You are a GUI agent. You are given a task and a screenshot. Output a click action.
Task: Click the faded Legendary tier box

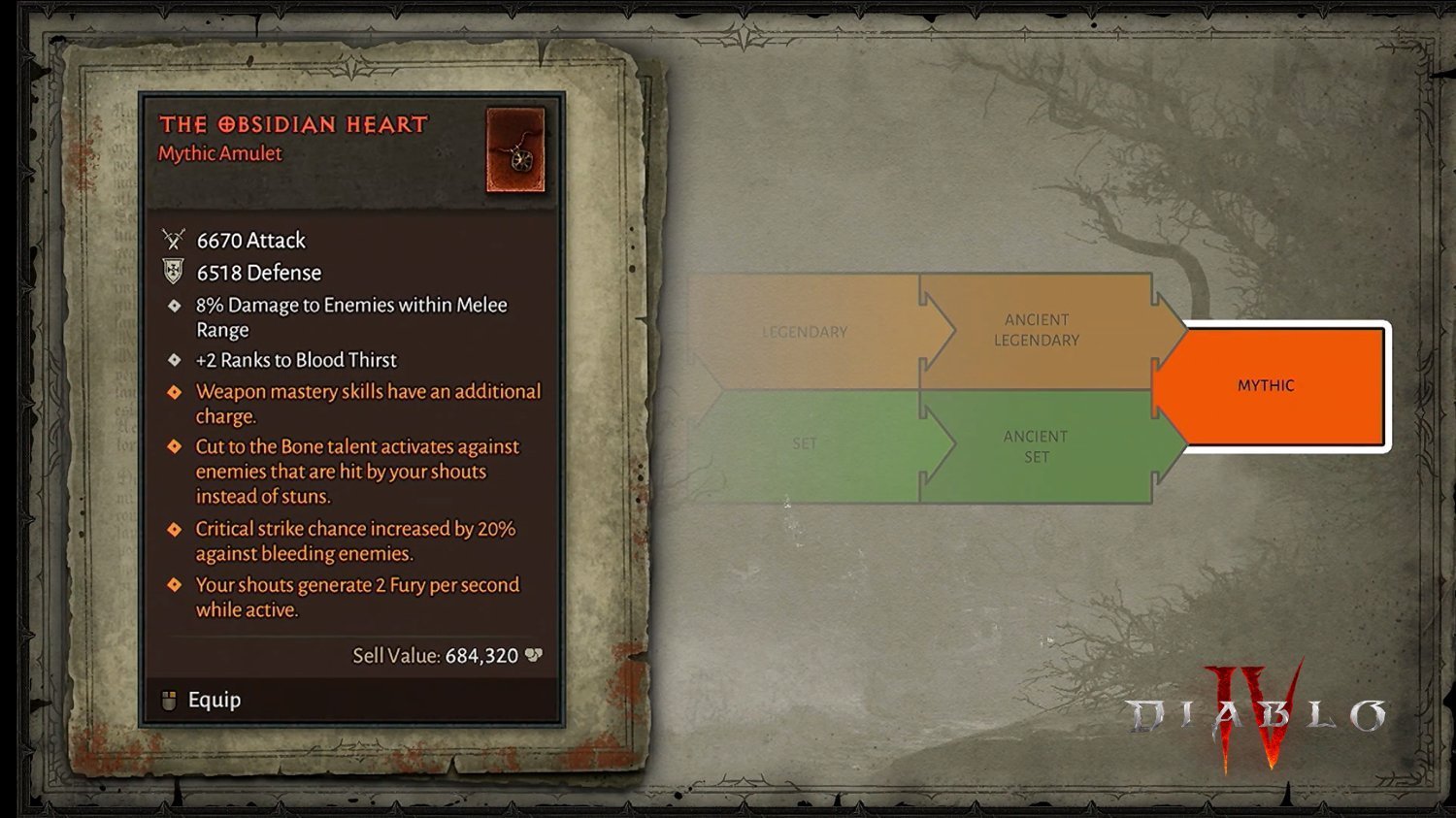click(x=805, y=332)
